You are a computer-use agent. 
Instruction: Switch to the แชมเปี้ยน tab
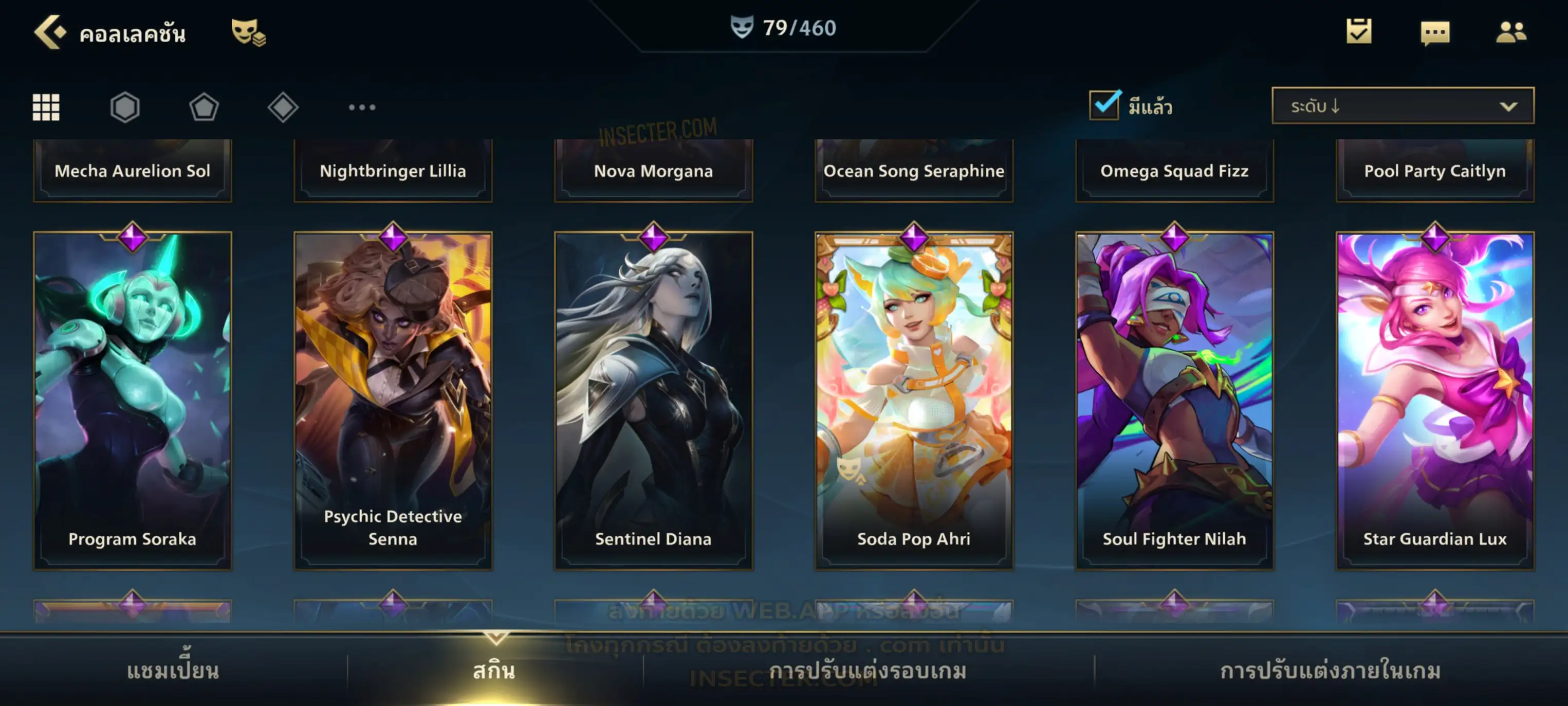point(173,671)
